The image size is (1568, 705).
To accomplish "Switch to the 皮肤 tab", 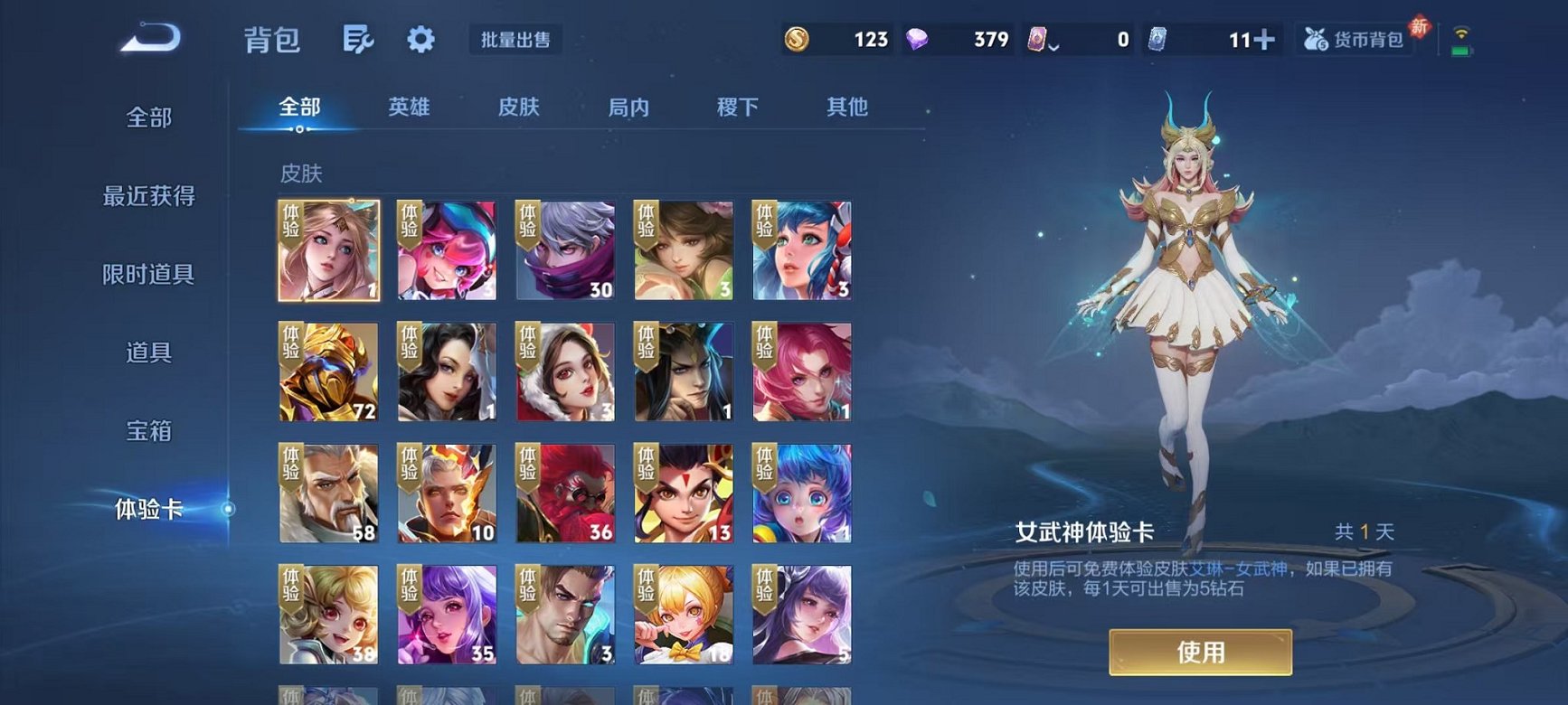I will (520, 107).
